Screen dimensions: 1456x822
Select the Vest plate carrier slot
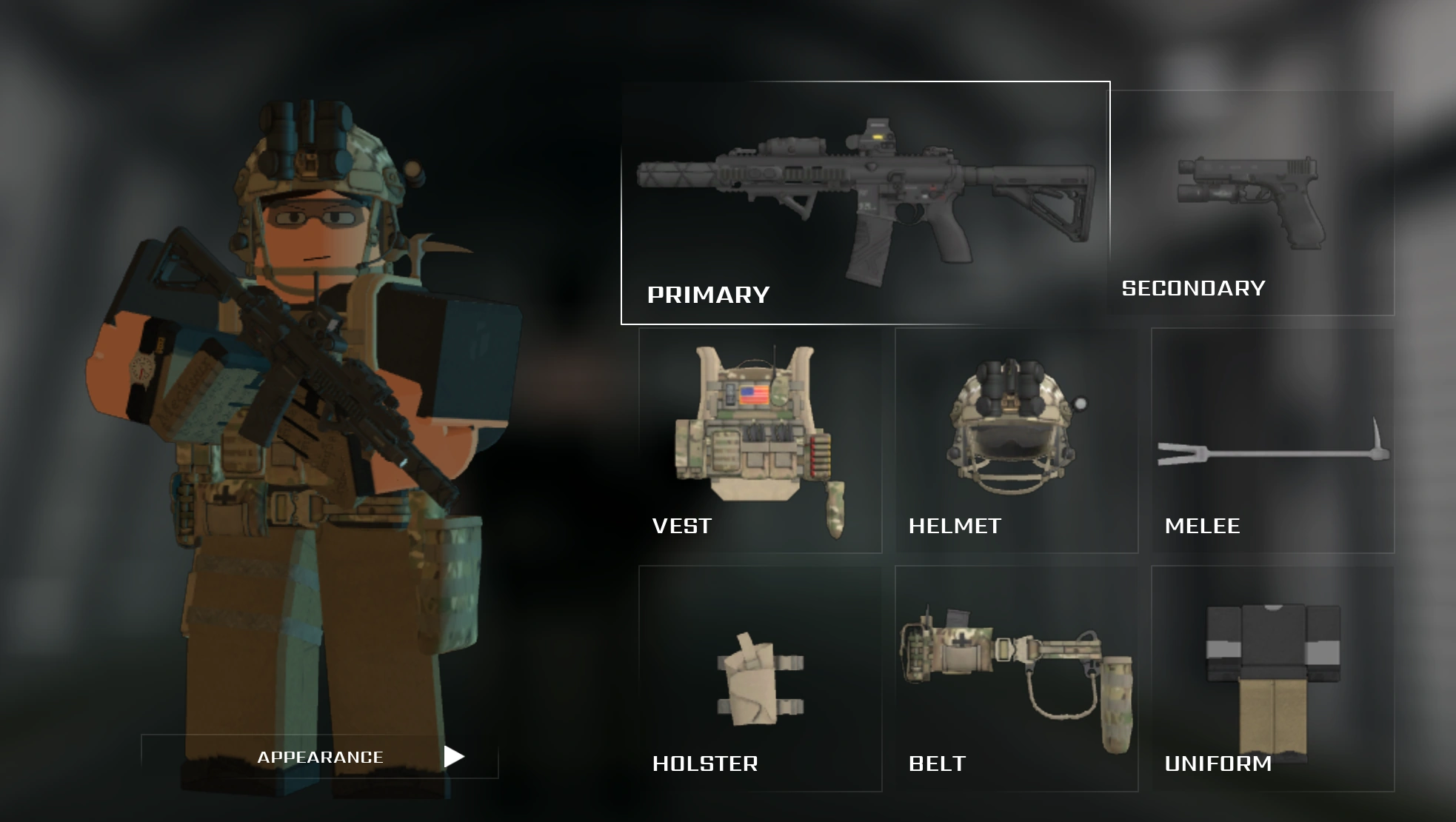click(x=759, y=437)
